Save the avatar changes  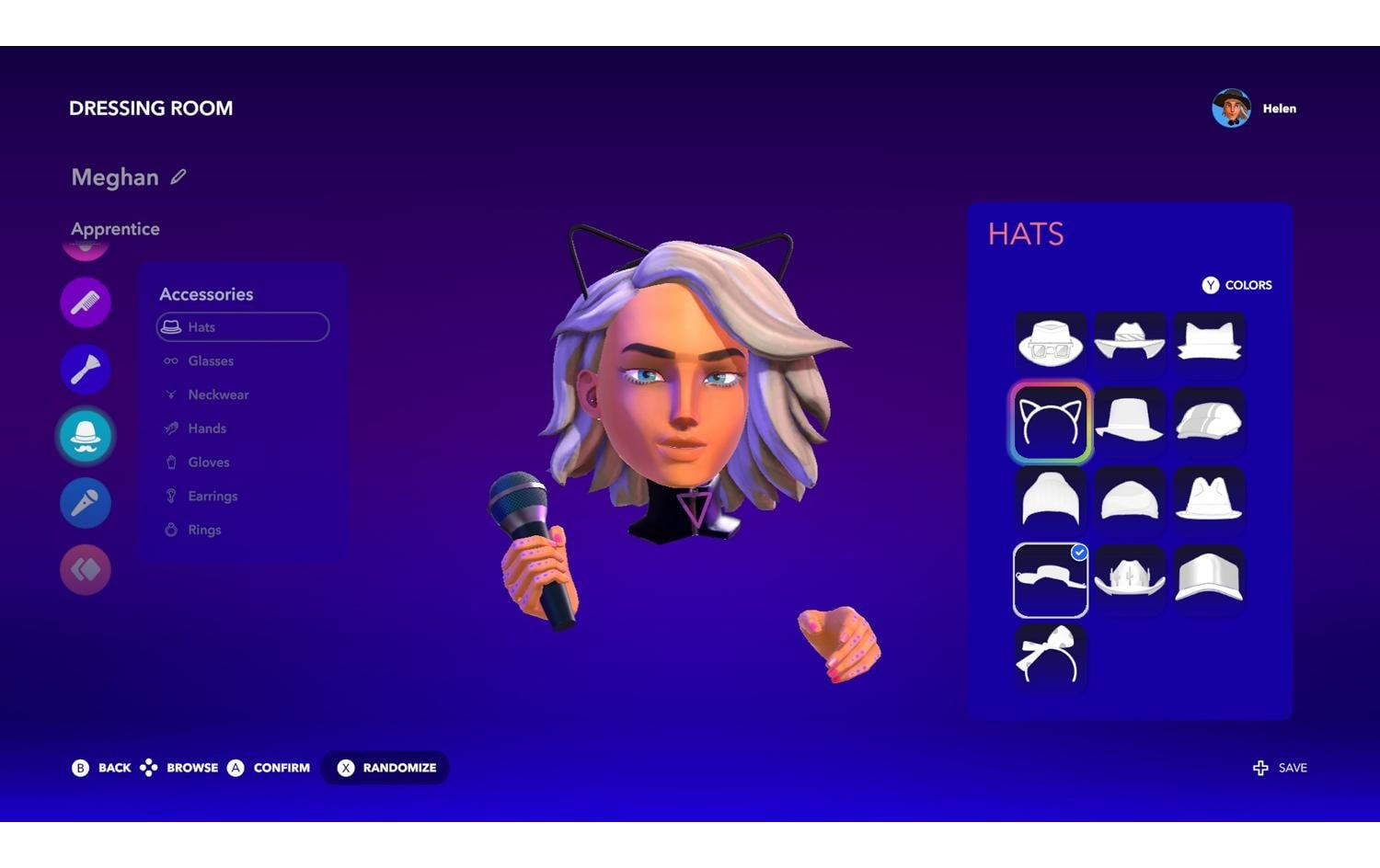1280,768
